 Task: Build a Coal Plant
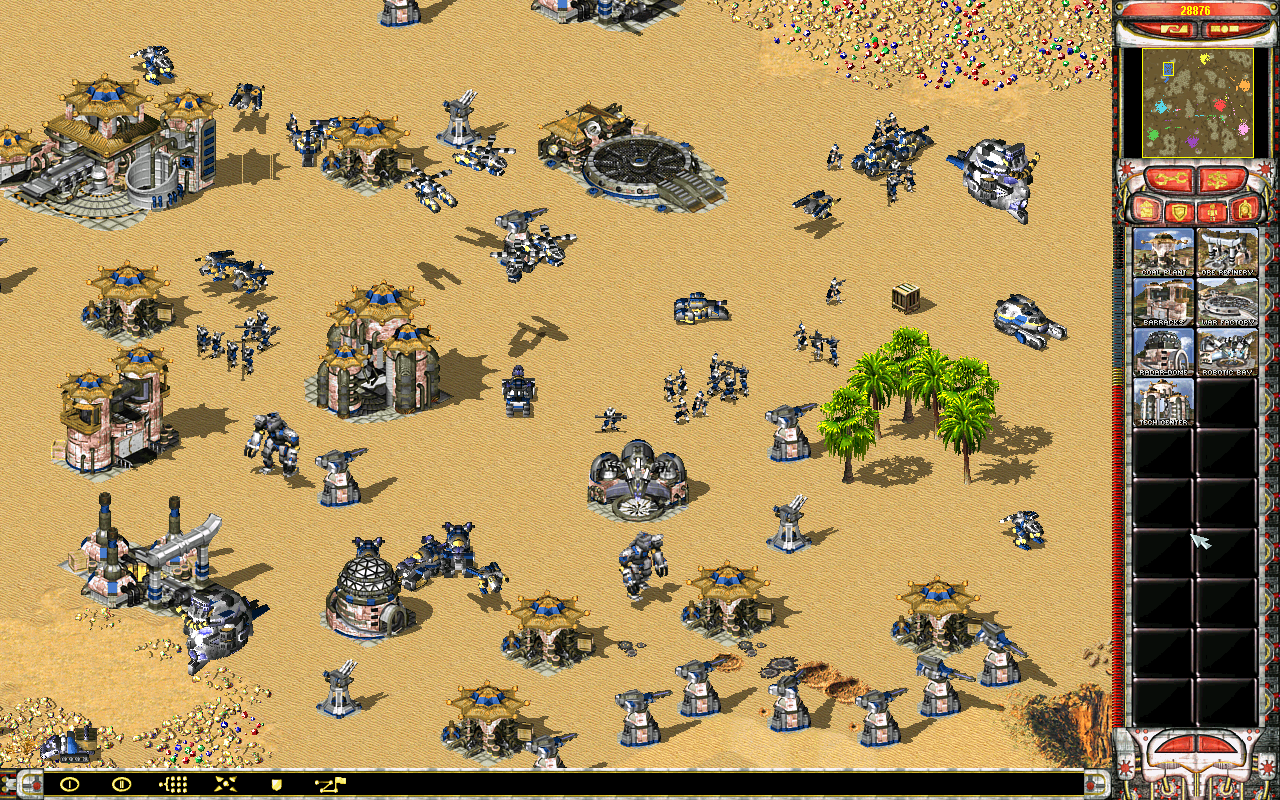[1163, 252]
